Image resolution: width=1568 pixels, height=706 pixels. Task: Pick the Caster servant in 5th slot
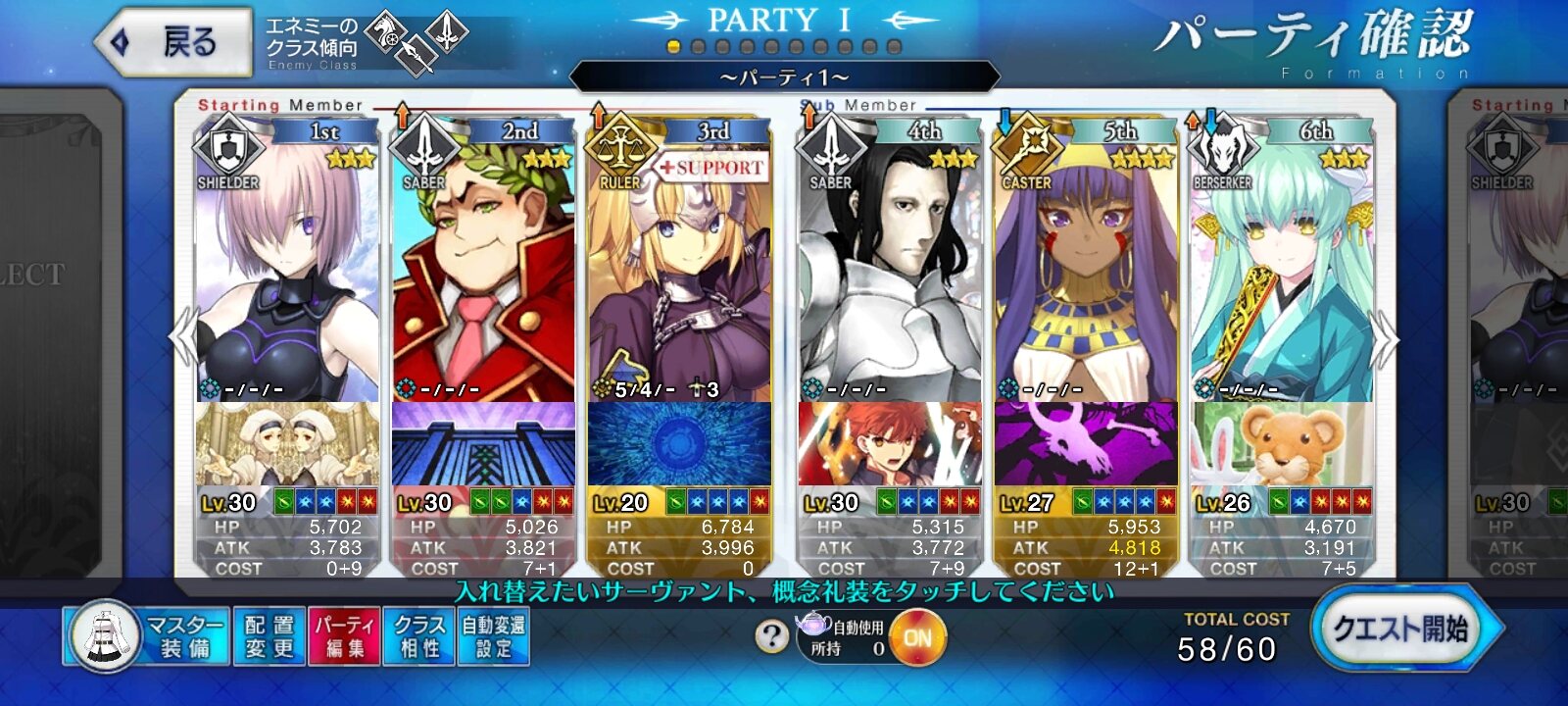[x=1086, y=275]
